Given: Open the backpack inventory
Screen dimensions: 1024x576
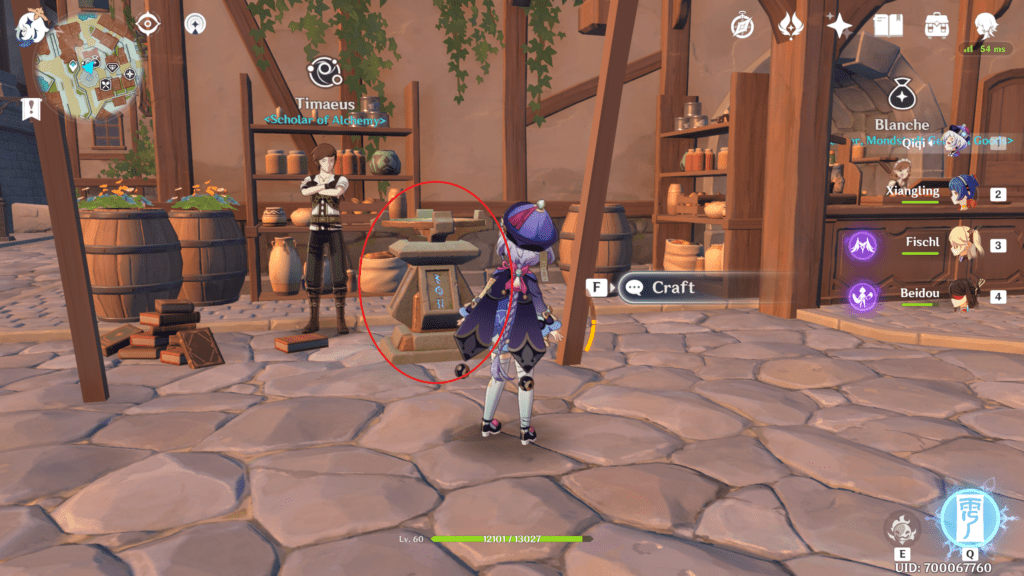Looking at the screenshot, I should tap(937, 25).
